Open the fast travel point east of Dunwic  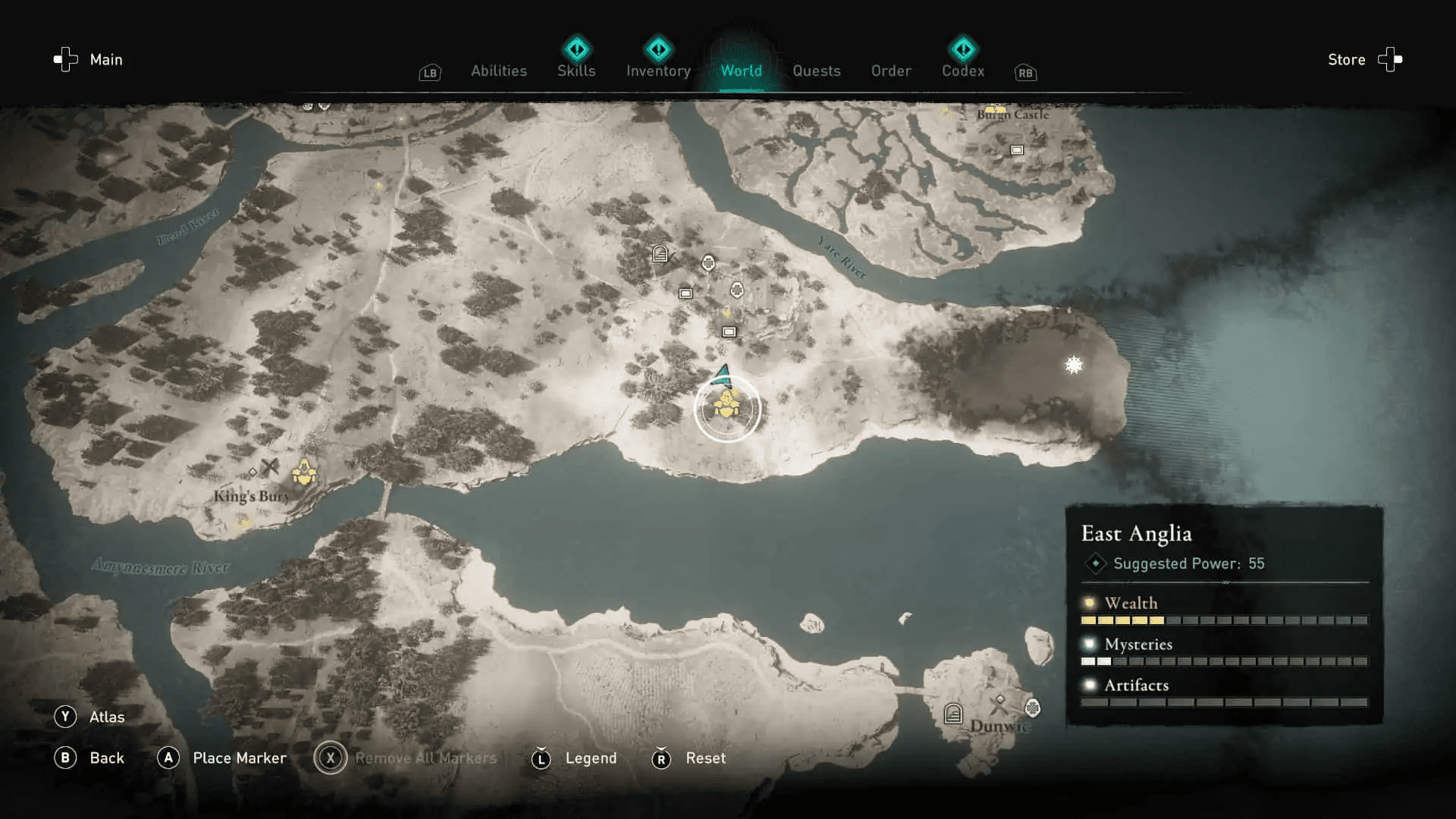(1033, 708)
